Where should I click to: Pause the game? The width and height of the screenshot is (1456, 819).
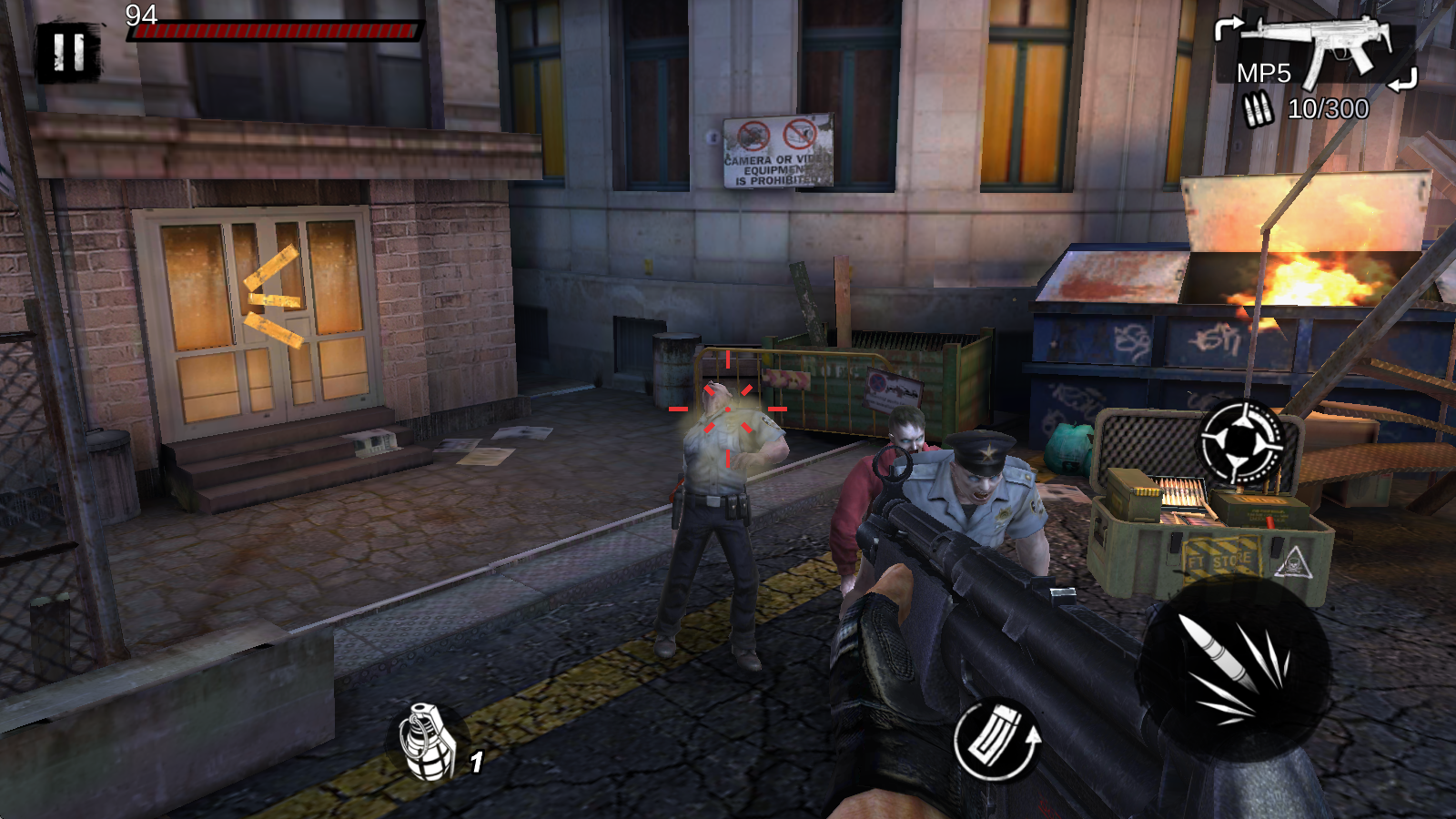click(x=68, y=53)
